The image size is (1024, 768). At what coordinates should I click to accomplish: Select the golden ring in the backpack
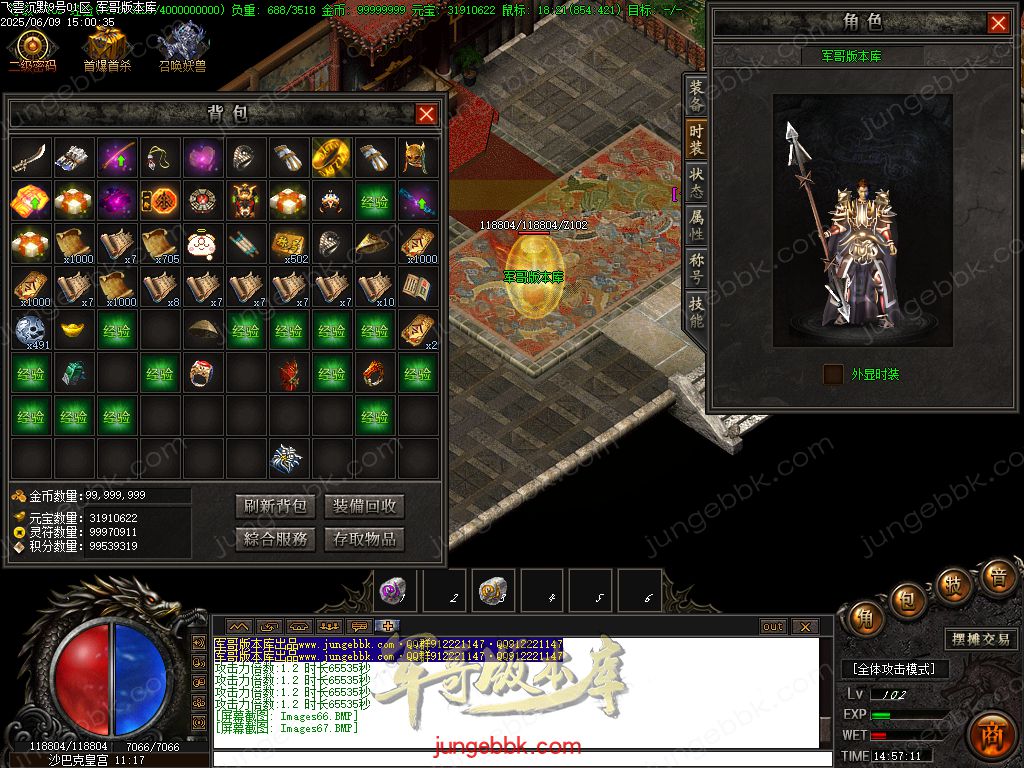click(x=330, y=157)
